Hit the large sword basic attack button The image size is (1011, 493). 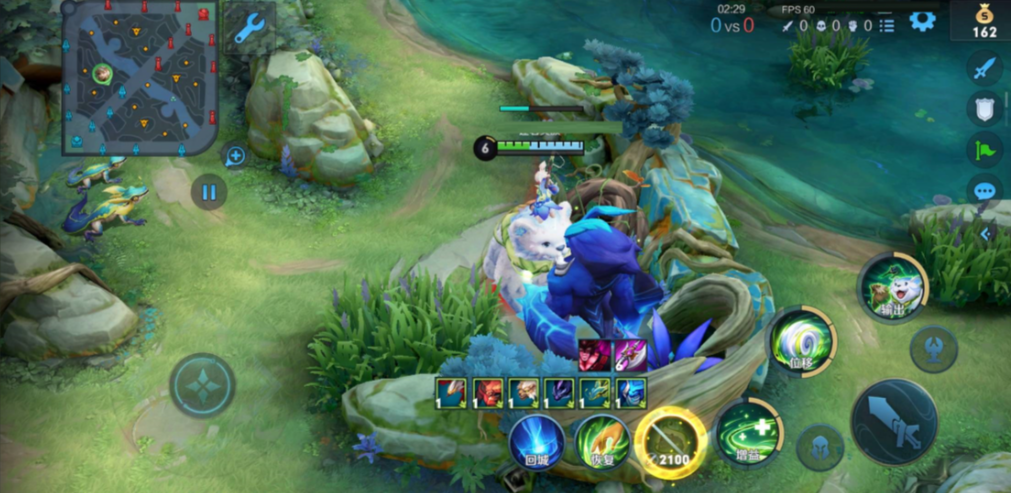pyautogui.click(x=893, y=421)
